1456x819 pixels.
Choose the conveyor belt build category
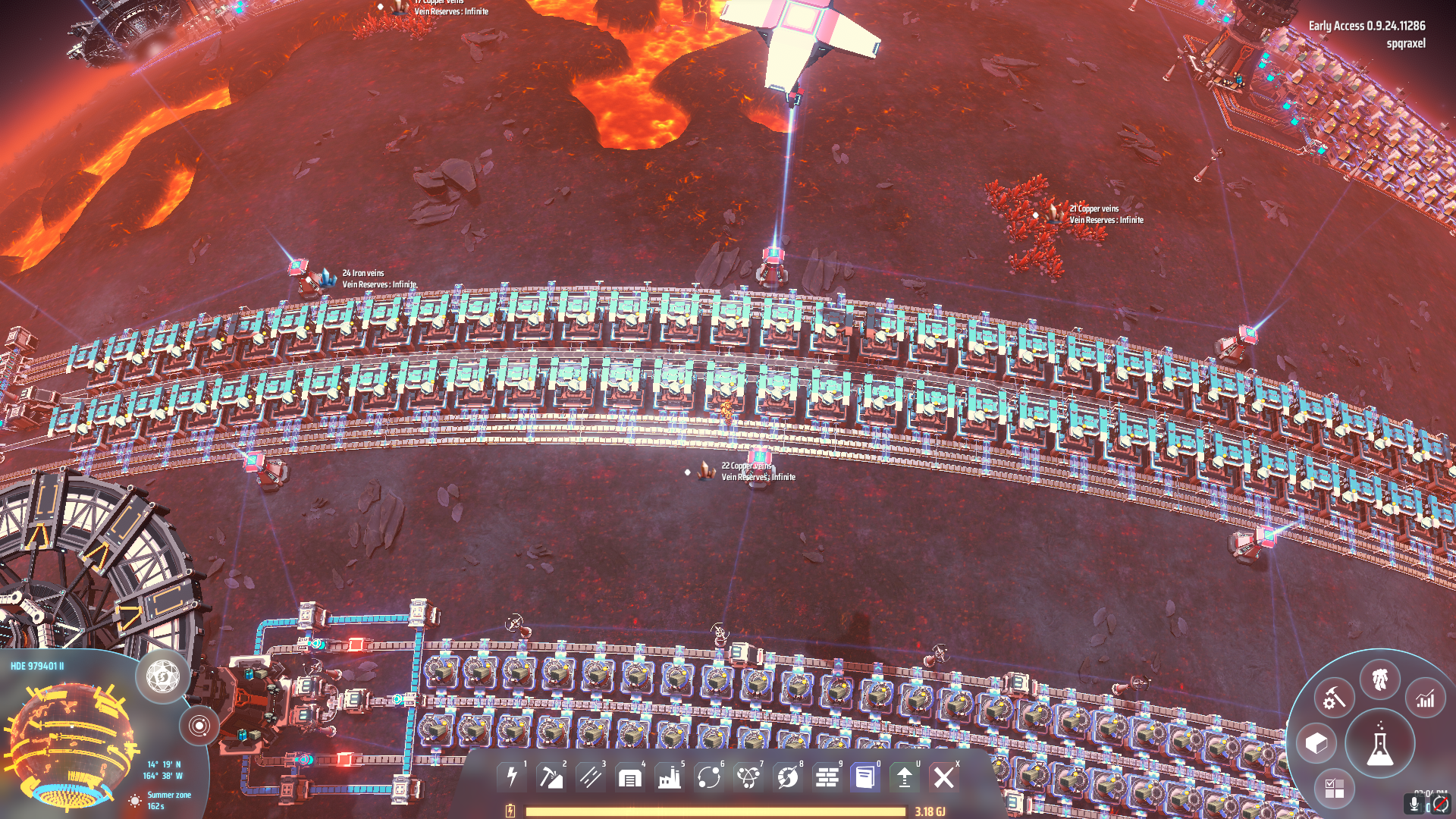(x=591, y=777)
